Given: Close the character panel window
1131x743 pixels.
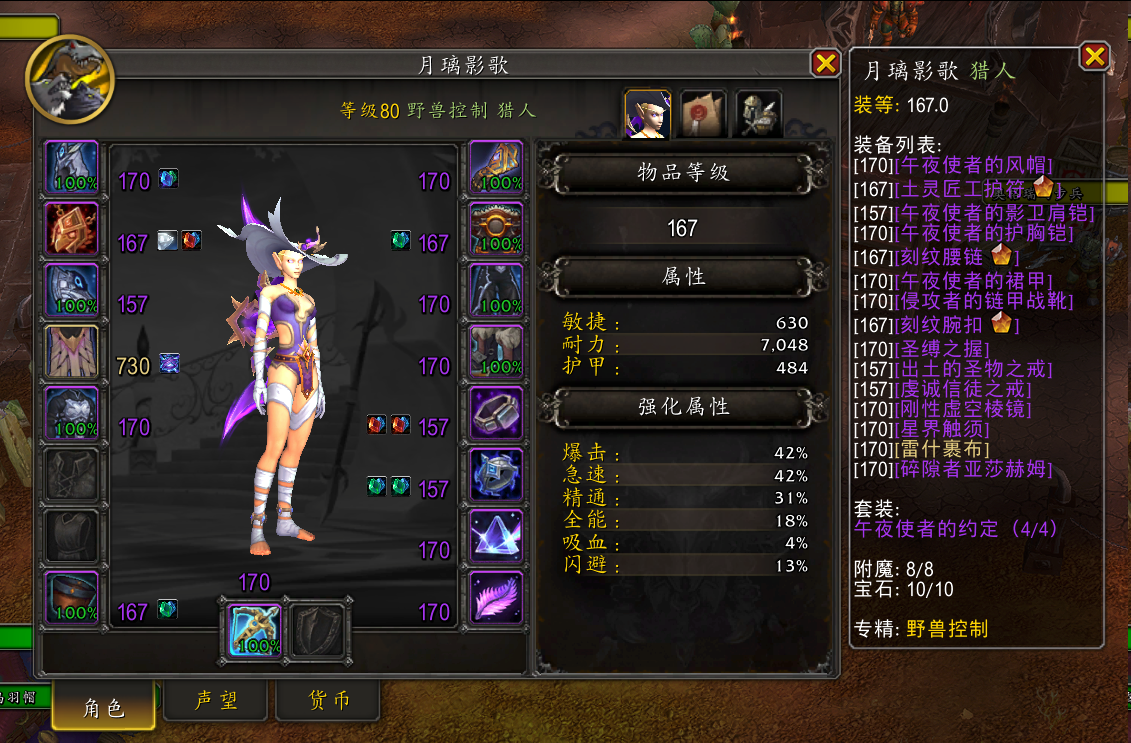Looking at the screenshot, I should pyautogui.click(x=826, y=64).
